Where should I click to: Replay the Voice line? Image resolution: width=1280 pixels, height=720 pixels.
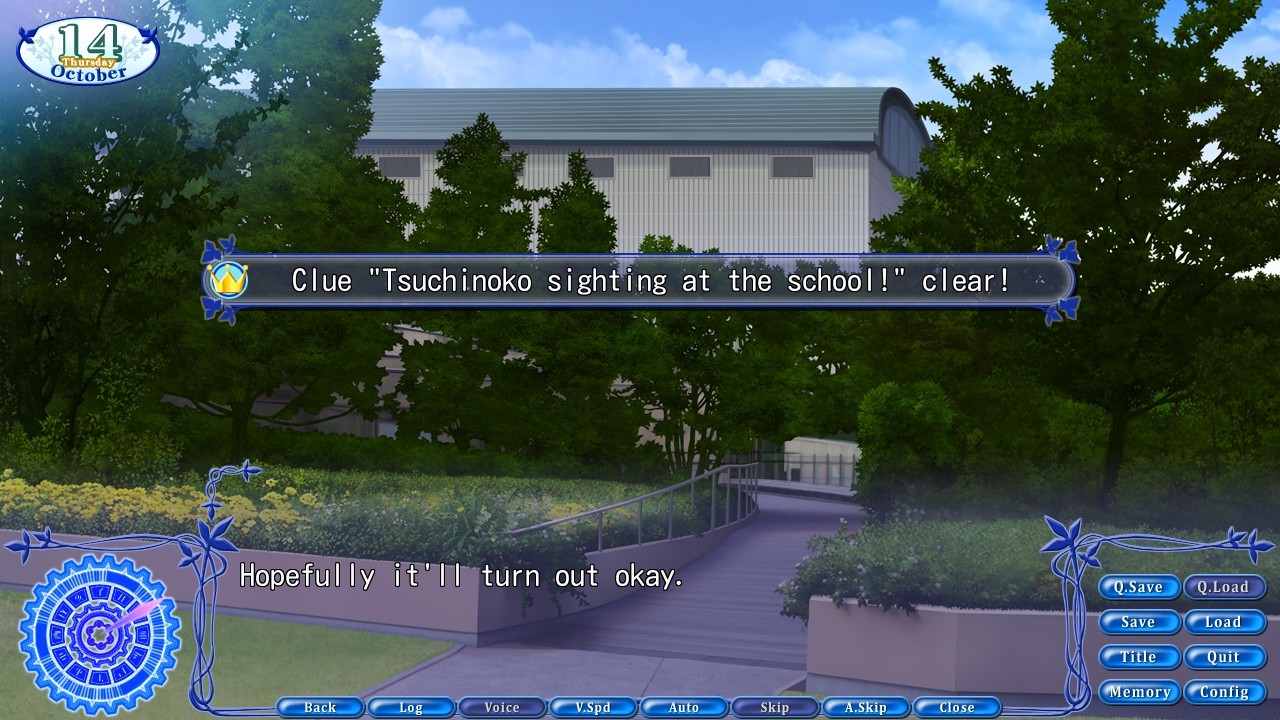(x=502, y=707)
